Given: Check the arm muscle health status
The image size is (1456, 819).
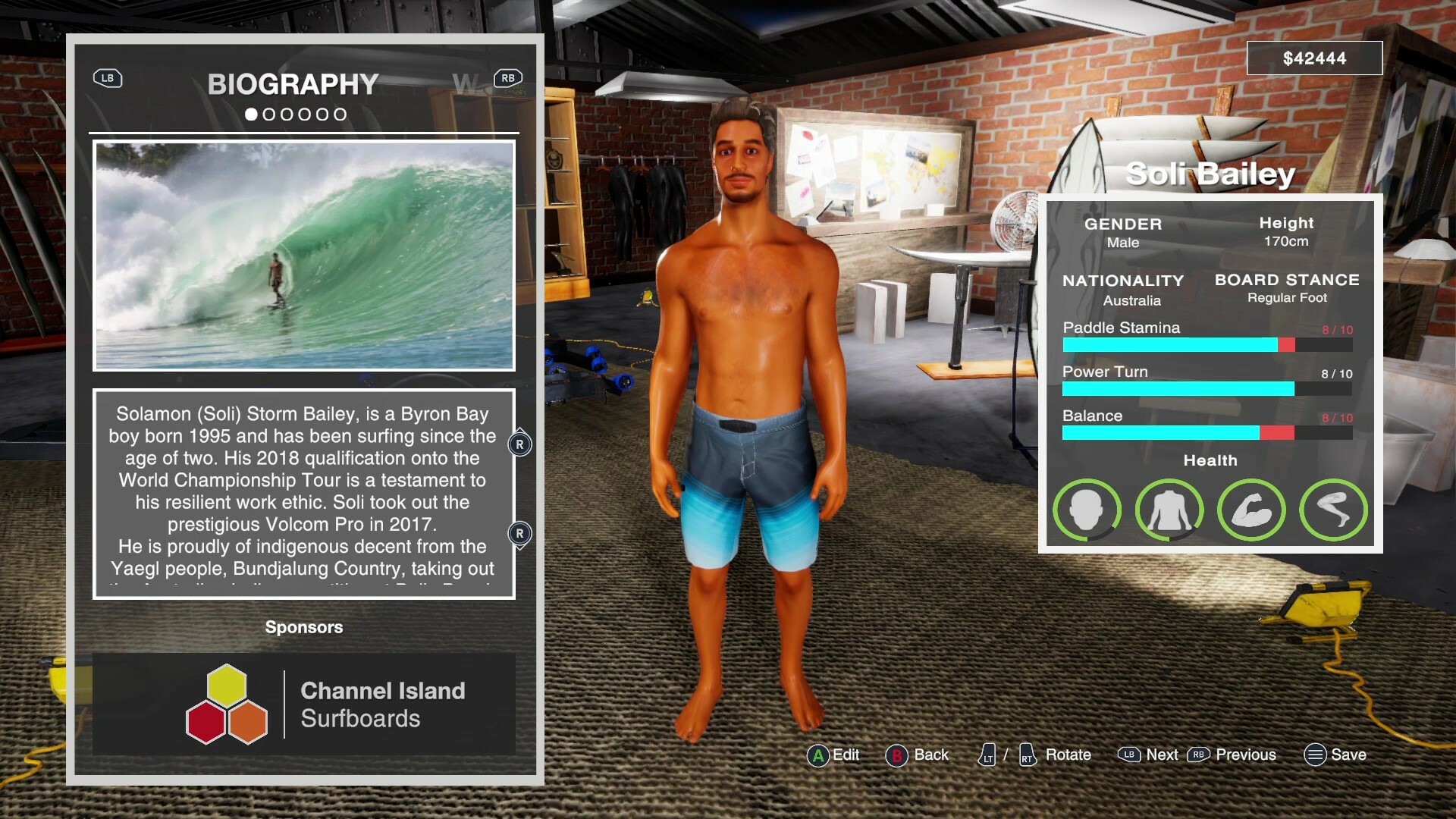Looking at the screenshot, I should click(x=1251, y=510).
